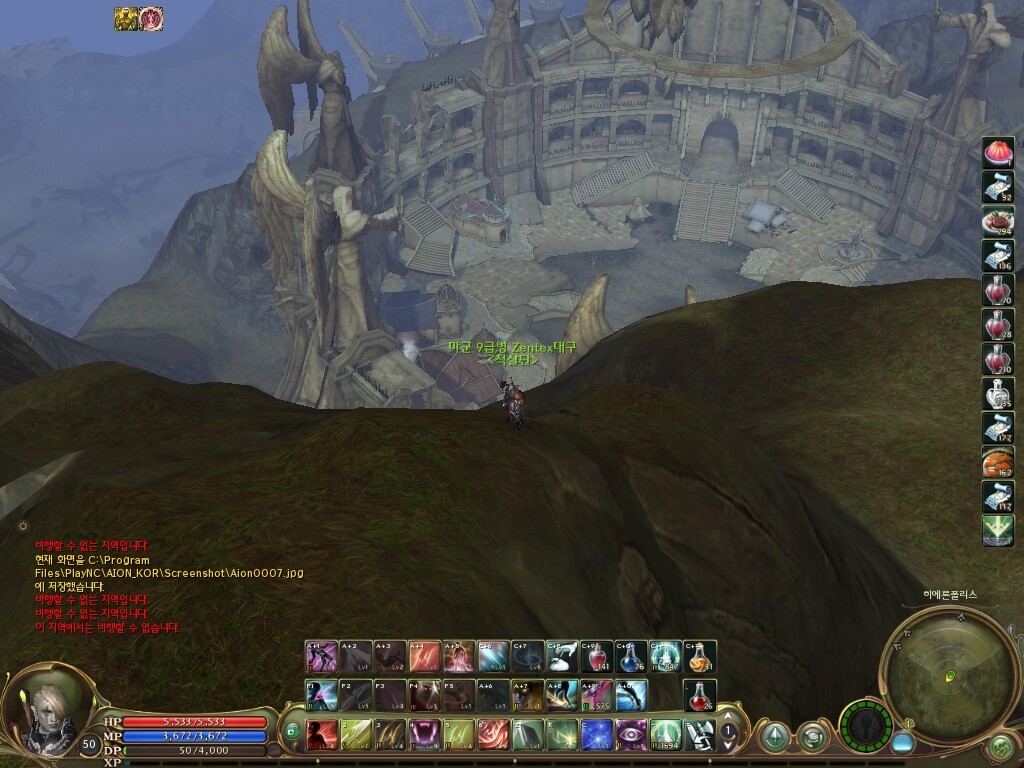This screenshot has height=768, width=1024.
Task: Use the red potion with count 141
Action: (x=597, y=656)
